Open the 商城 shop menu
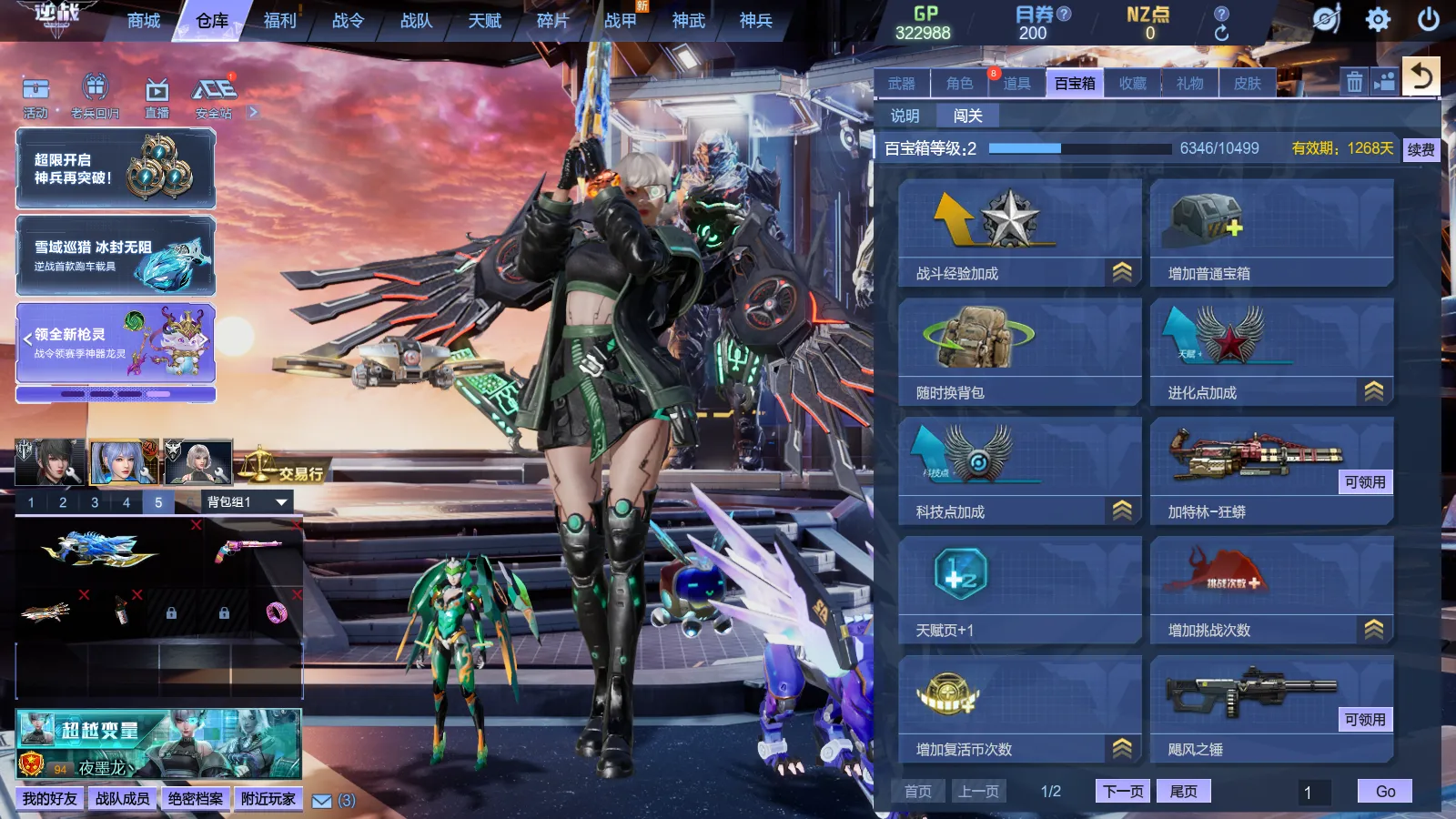 [144, 20]
